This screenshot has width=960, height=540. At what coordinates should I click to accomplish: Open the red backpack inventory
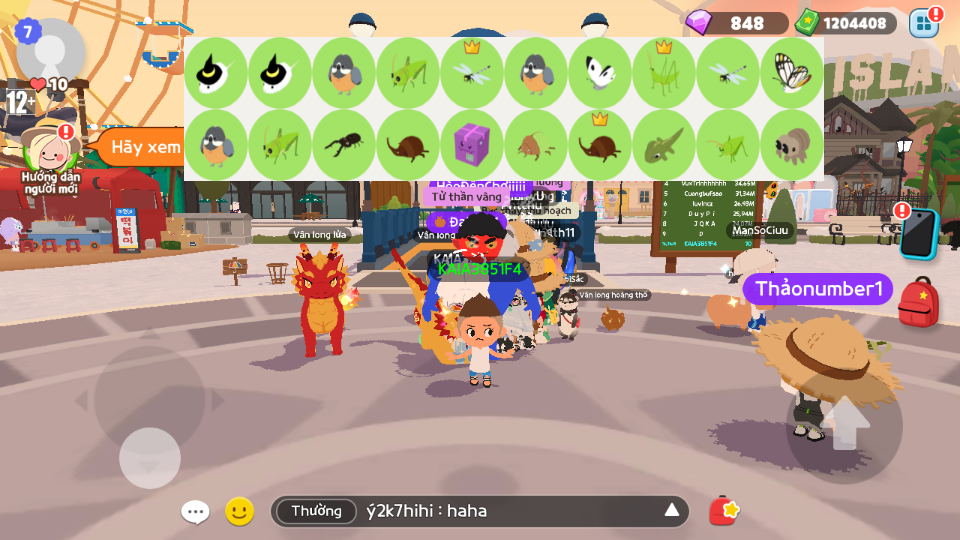[918, 304]
